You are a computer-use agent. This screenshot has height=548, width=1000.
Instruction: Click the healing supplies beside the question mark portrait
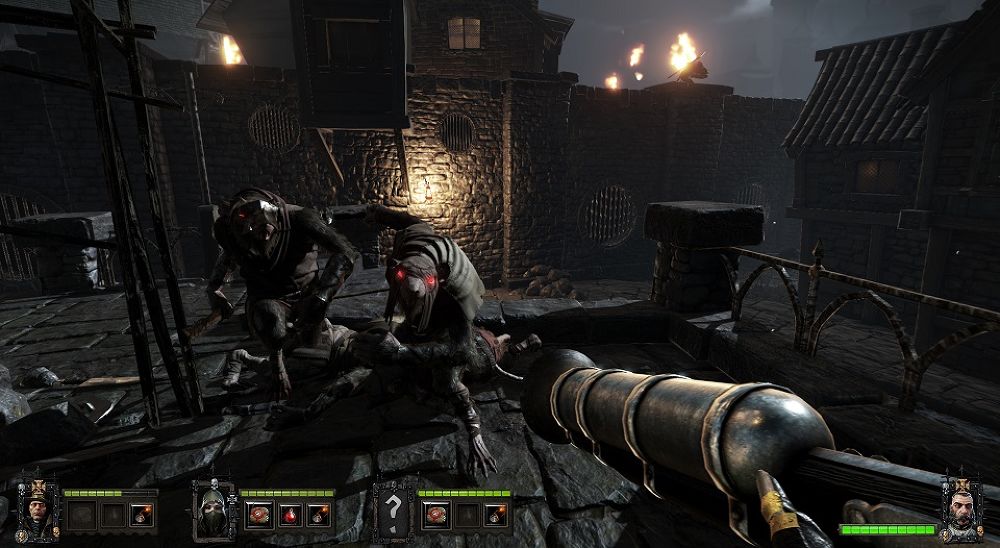coord(435,515)
